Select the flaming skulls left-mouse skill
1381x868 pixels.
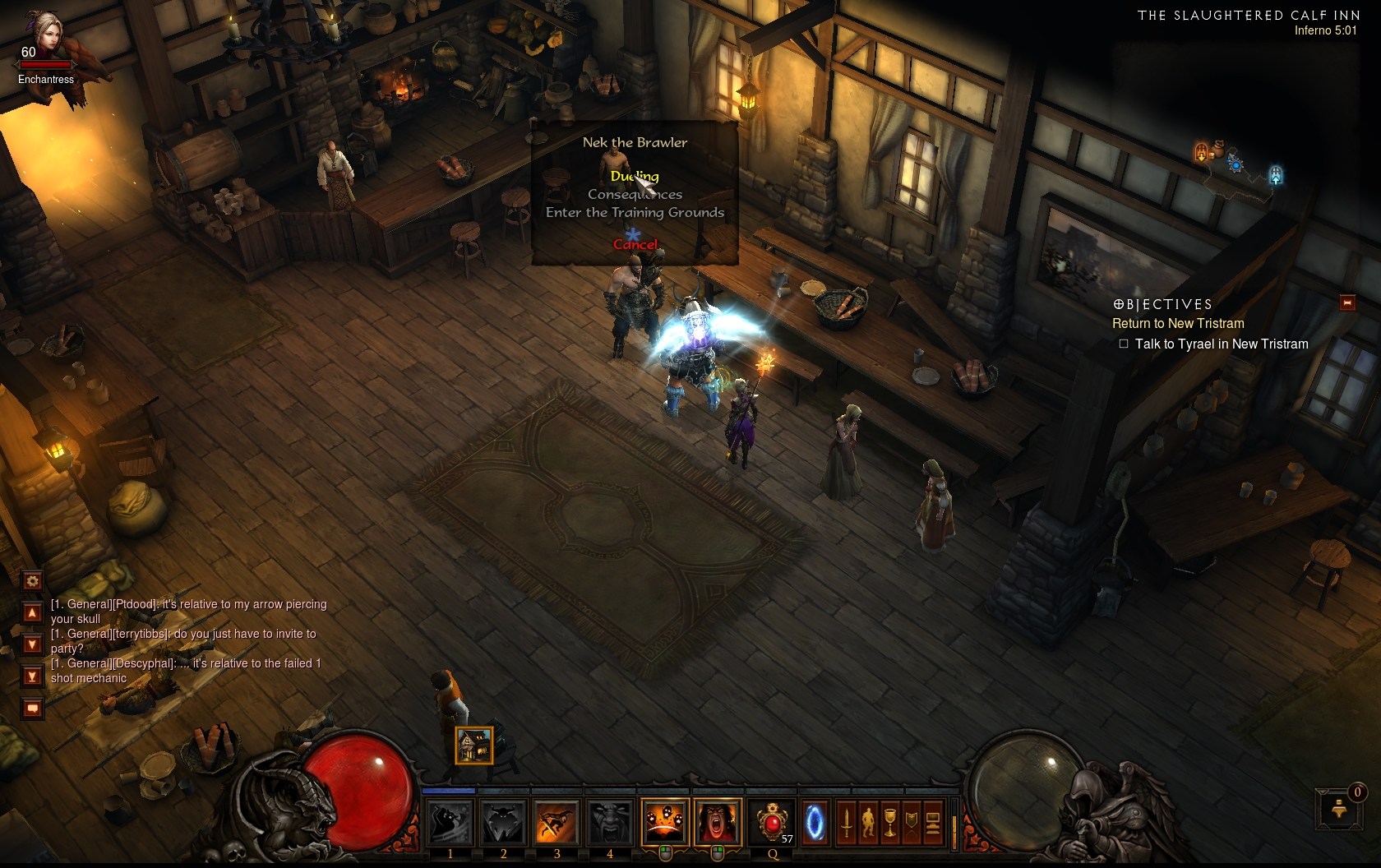click(x=665, y=821)
